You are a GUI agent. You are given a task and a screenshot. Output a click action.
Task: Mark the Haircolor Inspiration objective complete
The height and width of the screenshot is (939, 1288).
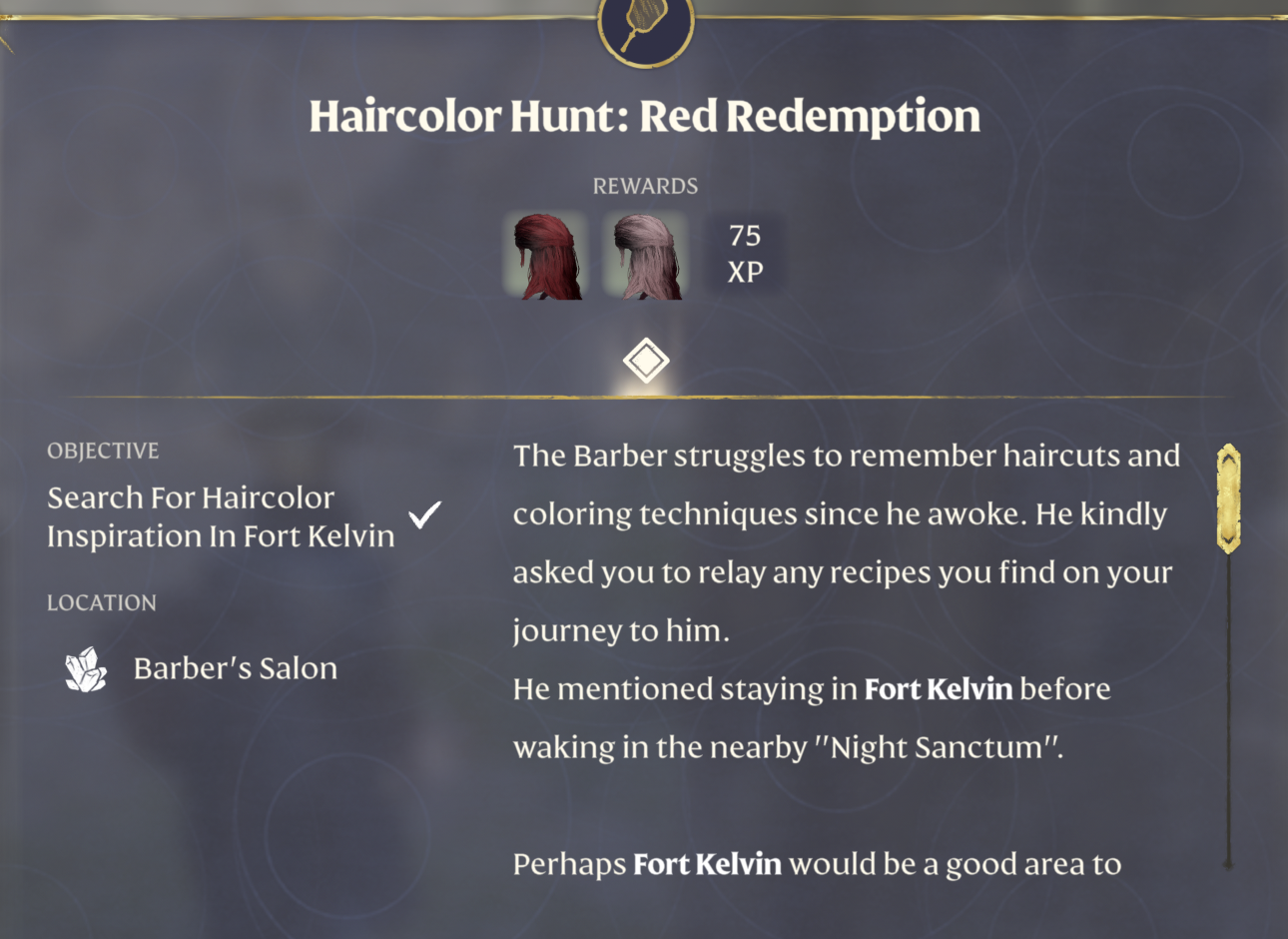424,514
